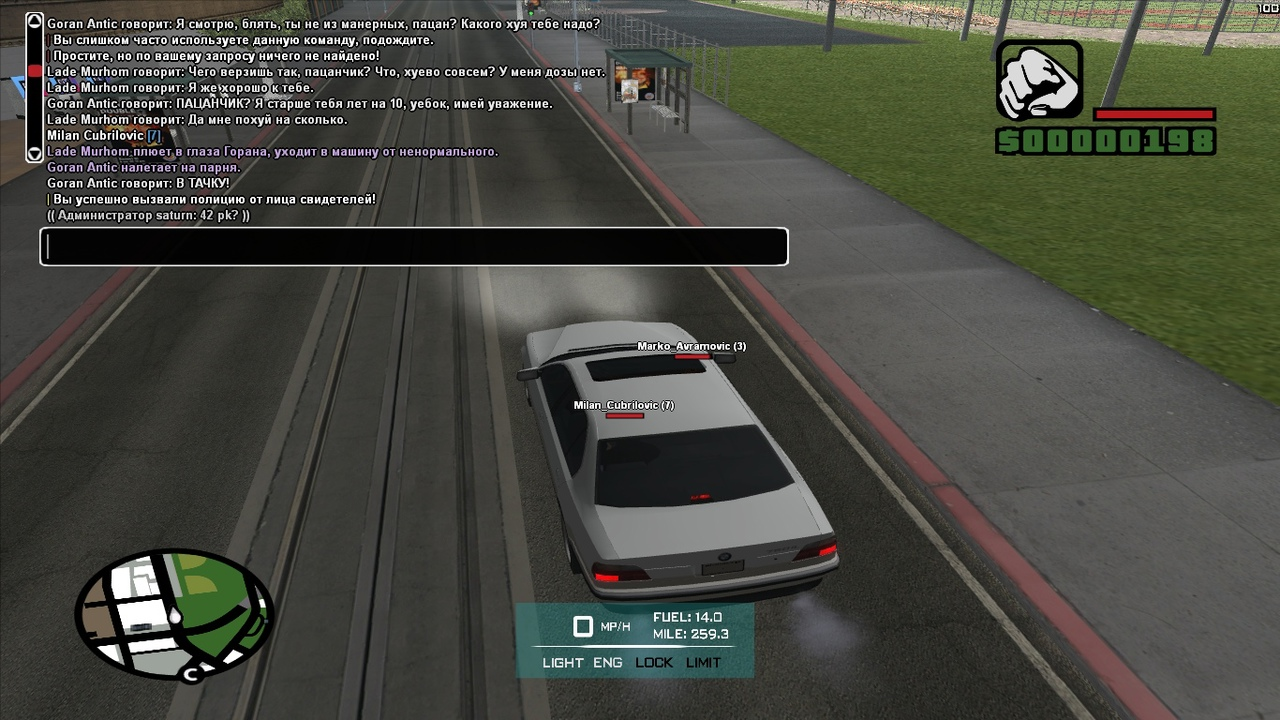
Task: Open the circular radar minimap
Action: pos(174,614)
